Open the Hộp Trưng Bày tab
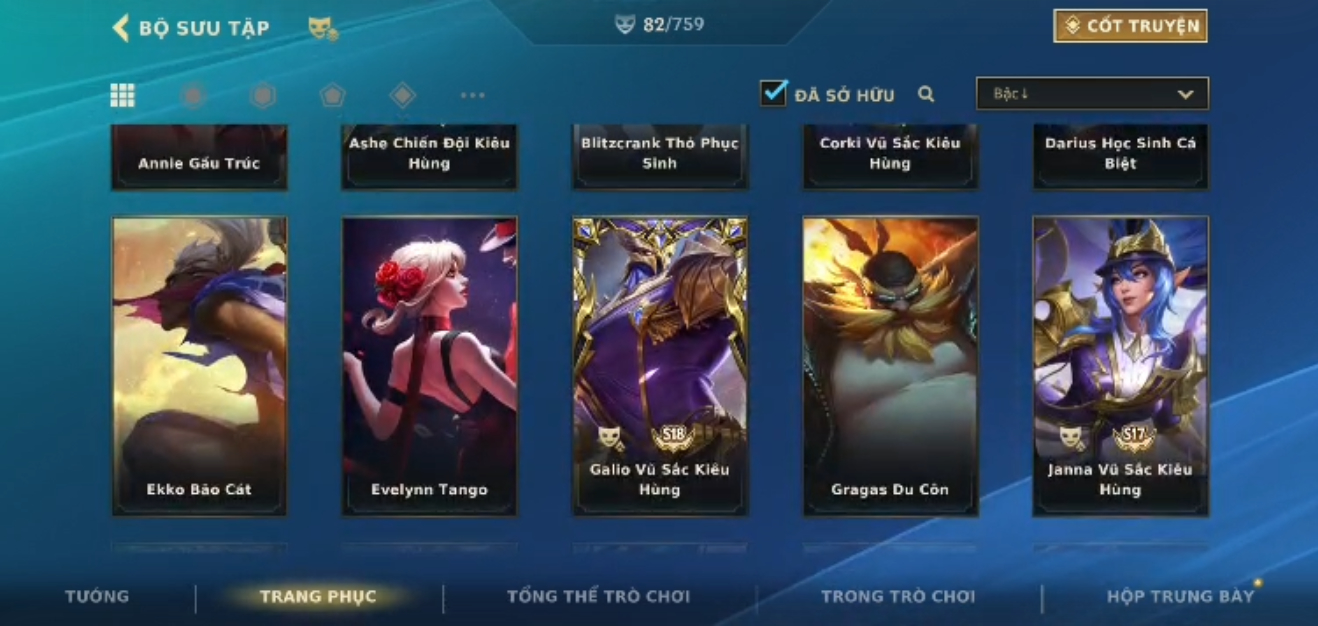The width and height of the screenshot is (1318, 626). [1180, 597]
